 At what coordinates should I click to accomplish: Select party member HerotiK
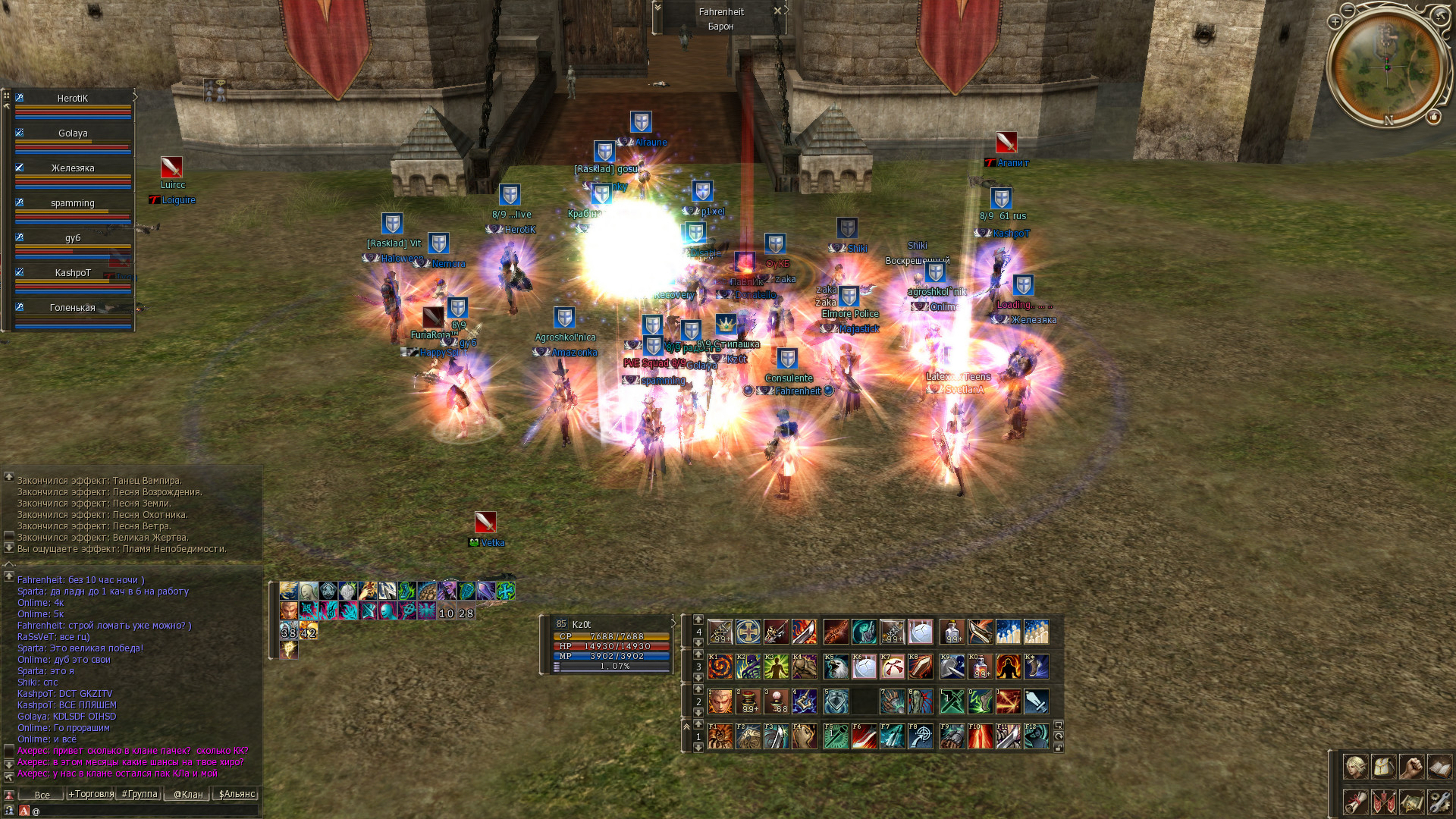(73, 99)
